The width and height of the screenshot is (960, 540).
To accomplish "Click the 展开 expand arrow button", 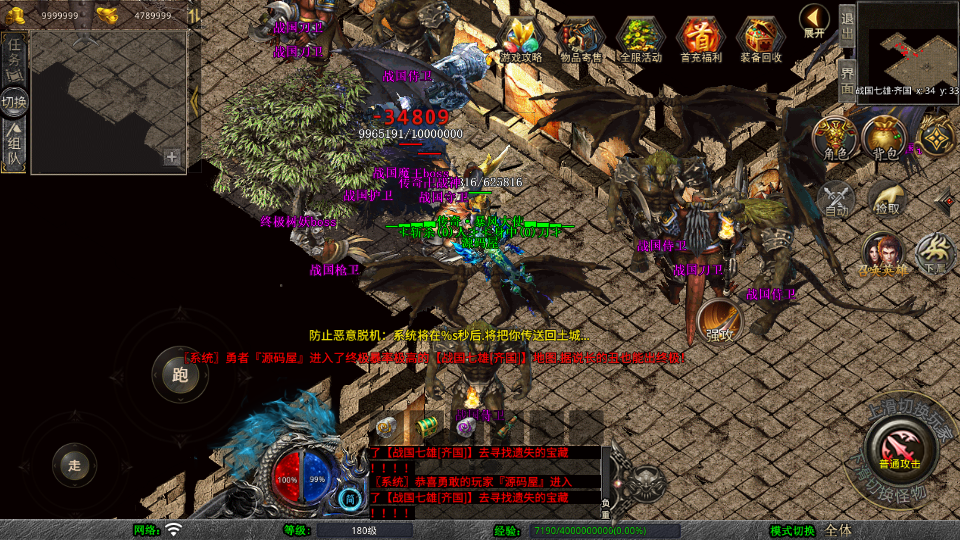I will 815,20.
